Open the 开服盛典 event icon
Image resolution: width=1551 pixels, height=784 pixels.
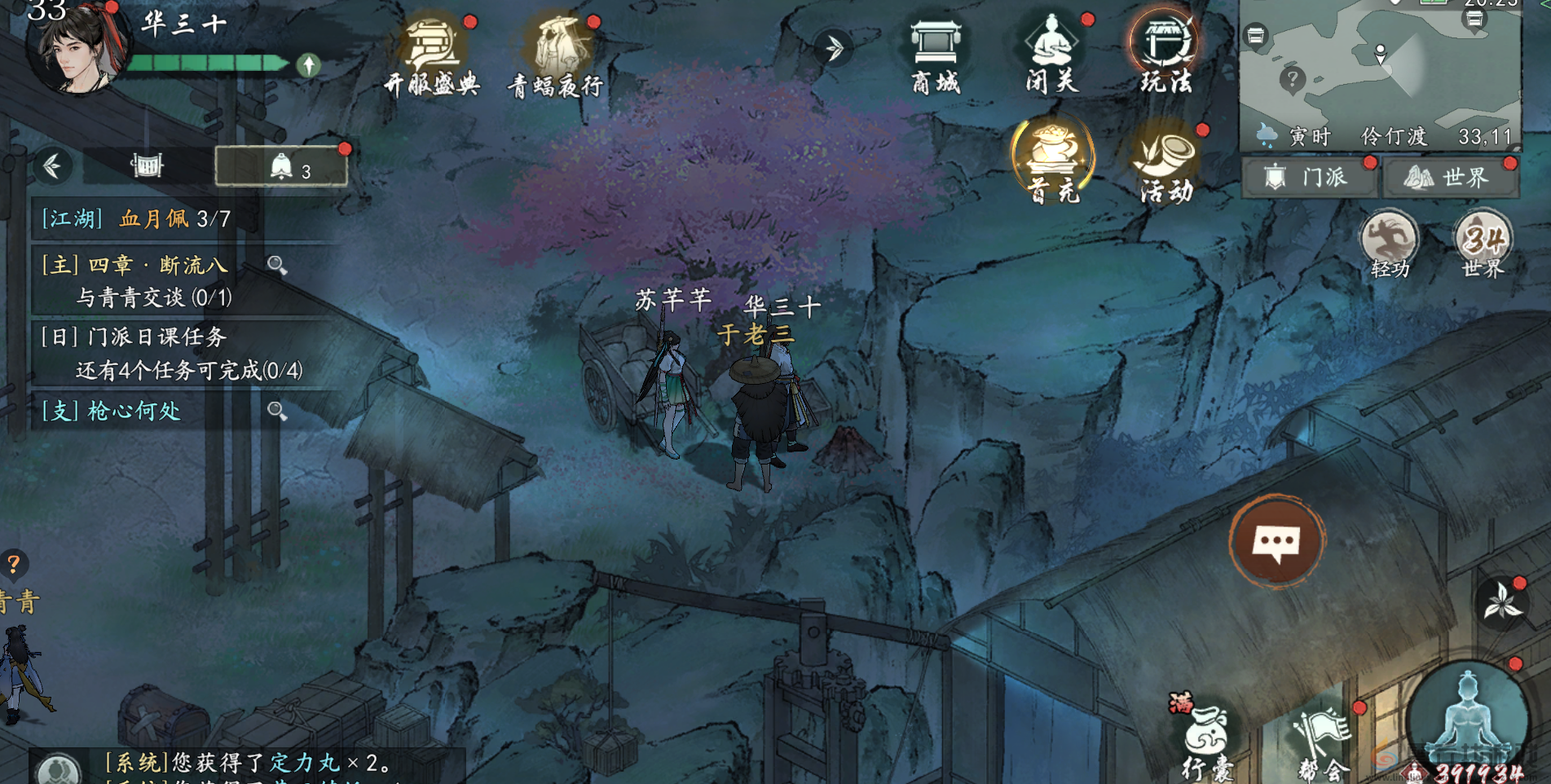pos(432,51)
